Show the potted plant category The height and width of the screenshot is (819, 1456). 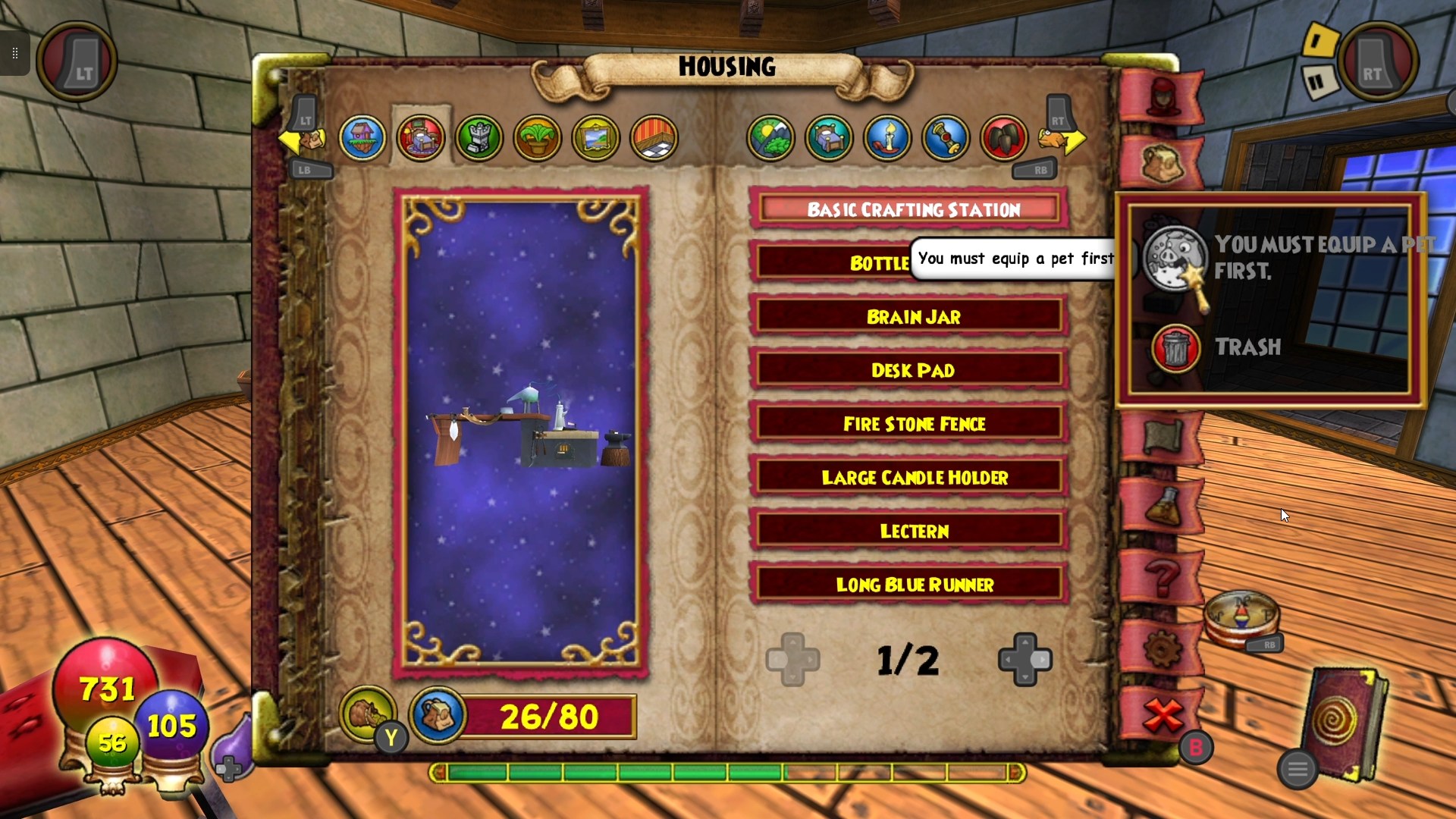(x=537, y=138)
